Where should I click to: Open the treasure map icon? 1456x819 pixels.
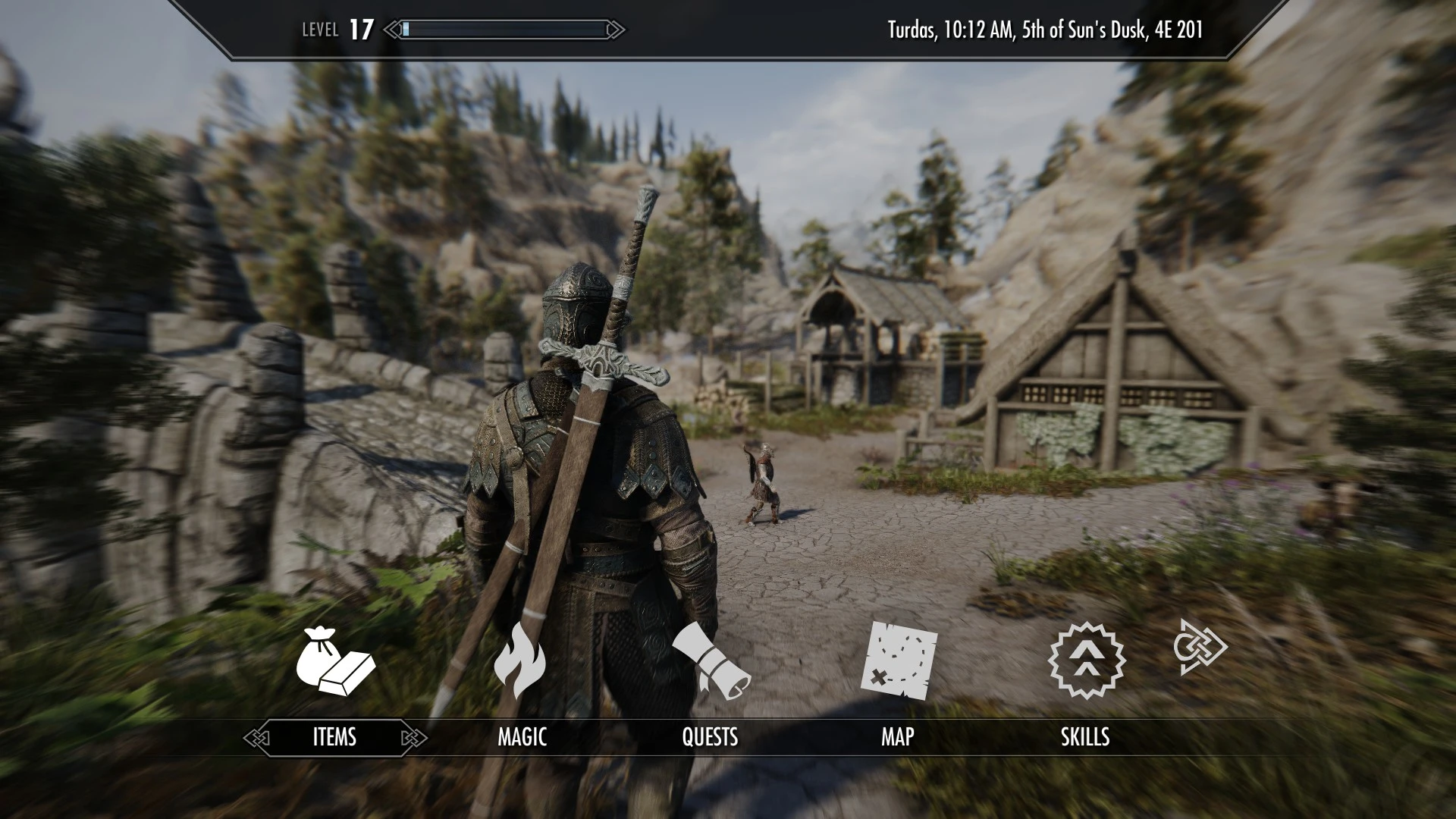point(899,661)
